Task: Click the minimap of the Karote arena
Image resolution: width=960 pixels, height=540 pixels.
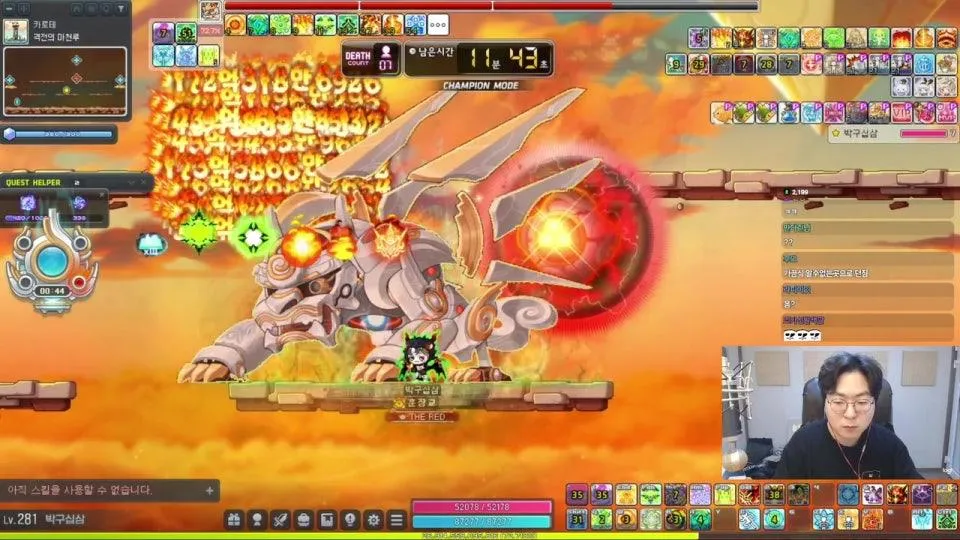Action: point(65,80)
